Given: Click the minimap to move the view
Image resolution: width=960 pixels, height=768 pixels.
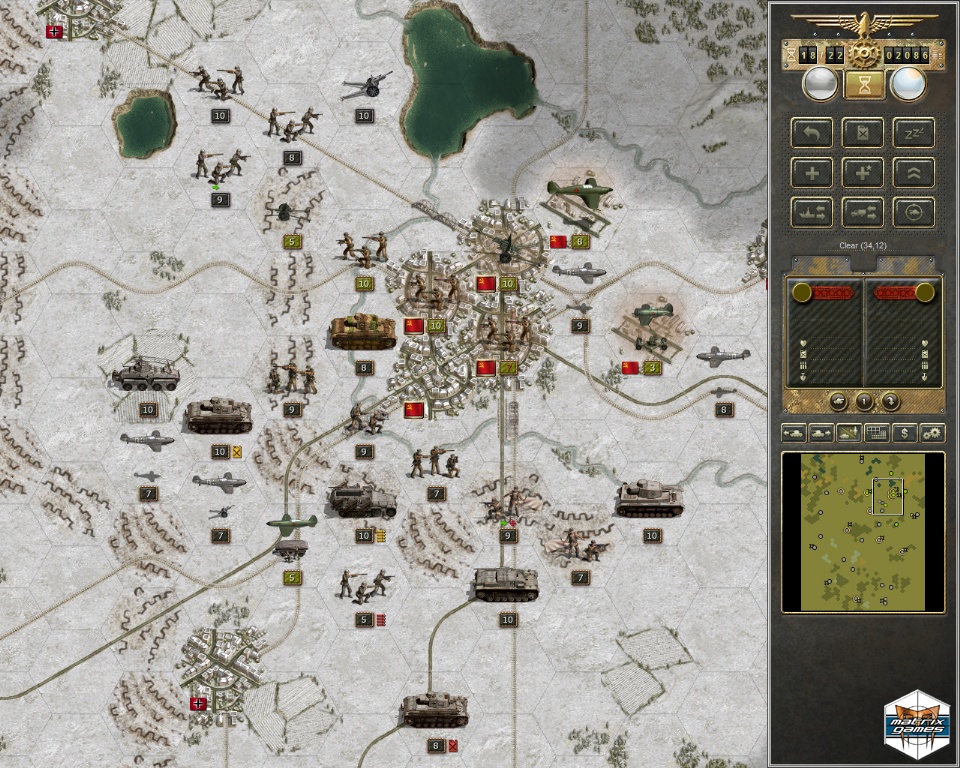Looking at the screenshot, I should point(862,531).
